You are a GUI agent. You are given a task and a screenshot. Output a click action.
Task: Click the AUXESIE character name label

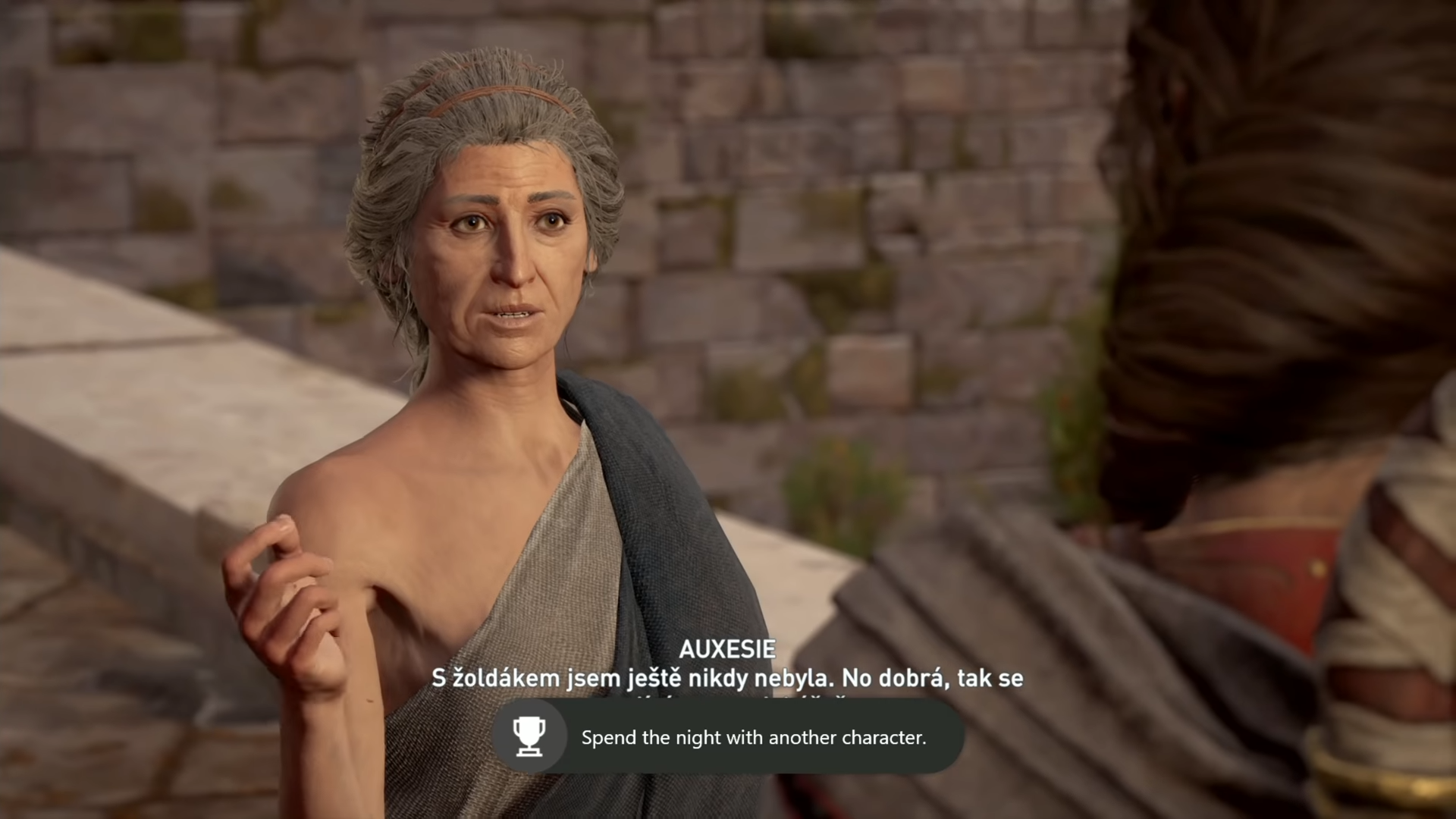(728, 650)
